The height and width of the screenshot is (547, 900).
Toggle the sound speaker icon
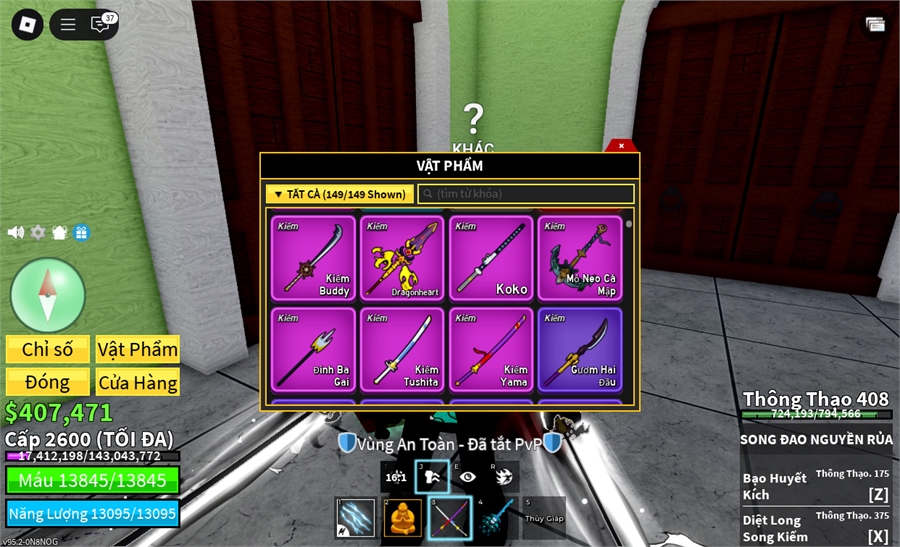pos(16,232)
